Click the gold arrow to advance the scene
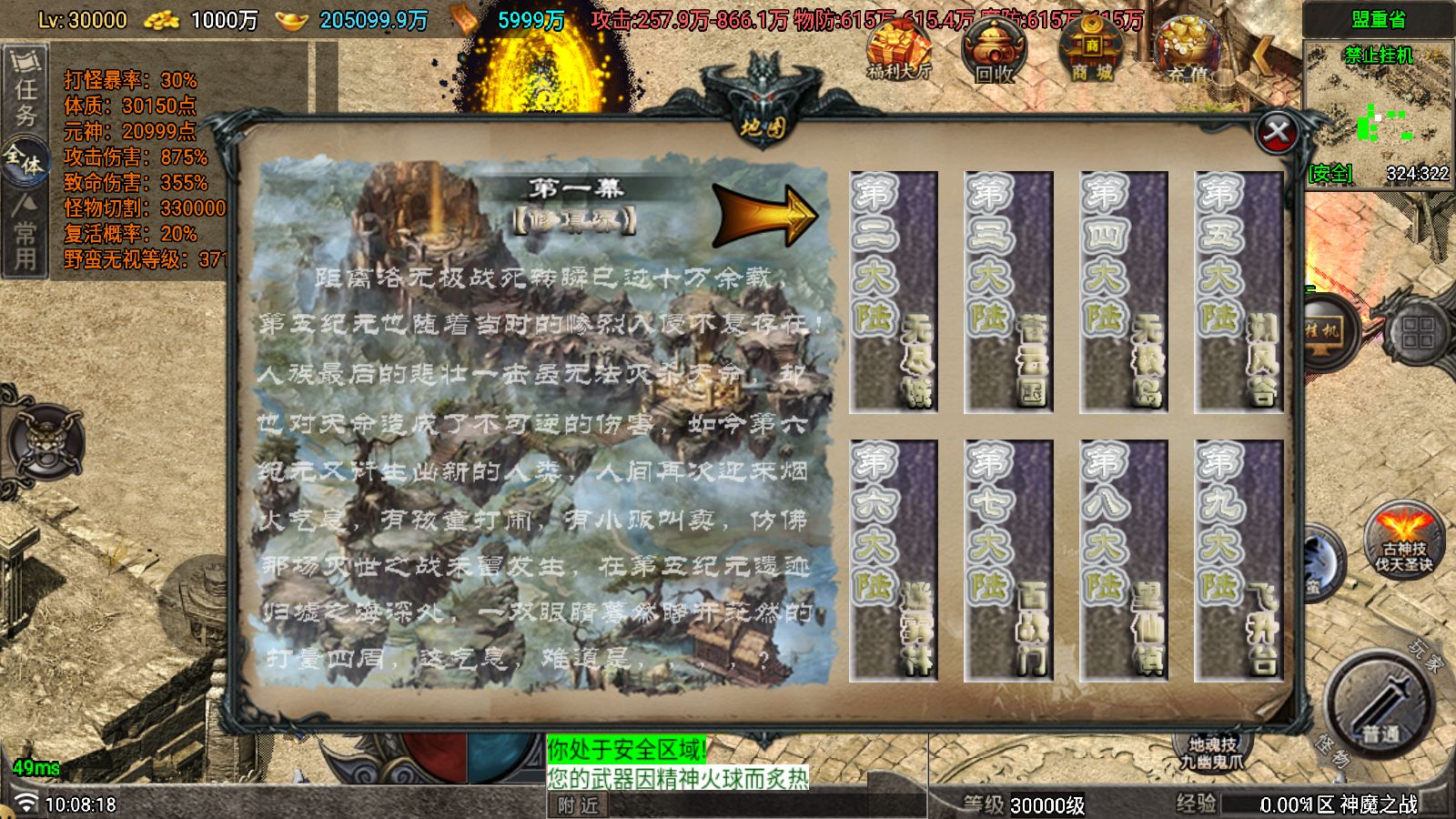Screen dimensions: 1456x819 pos(764,214)
